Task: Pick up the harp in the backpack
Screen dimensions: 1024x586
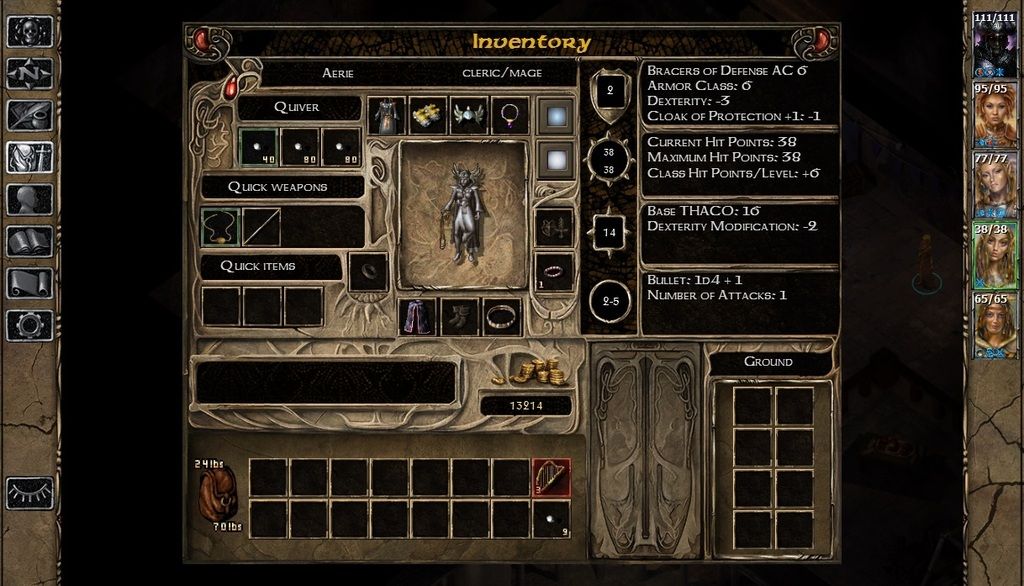Action: (551, 477)
